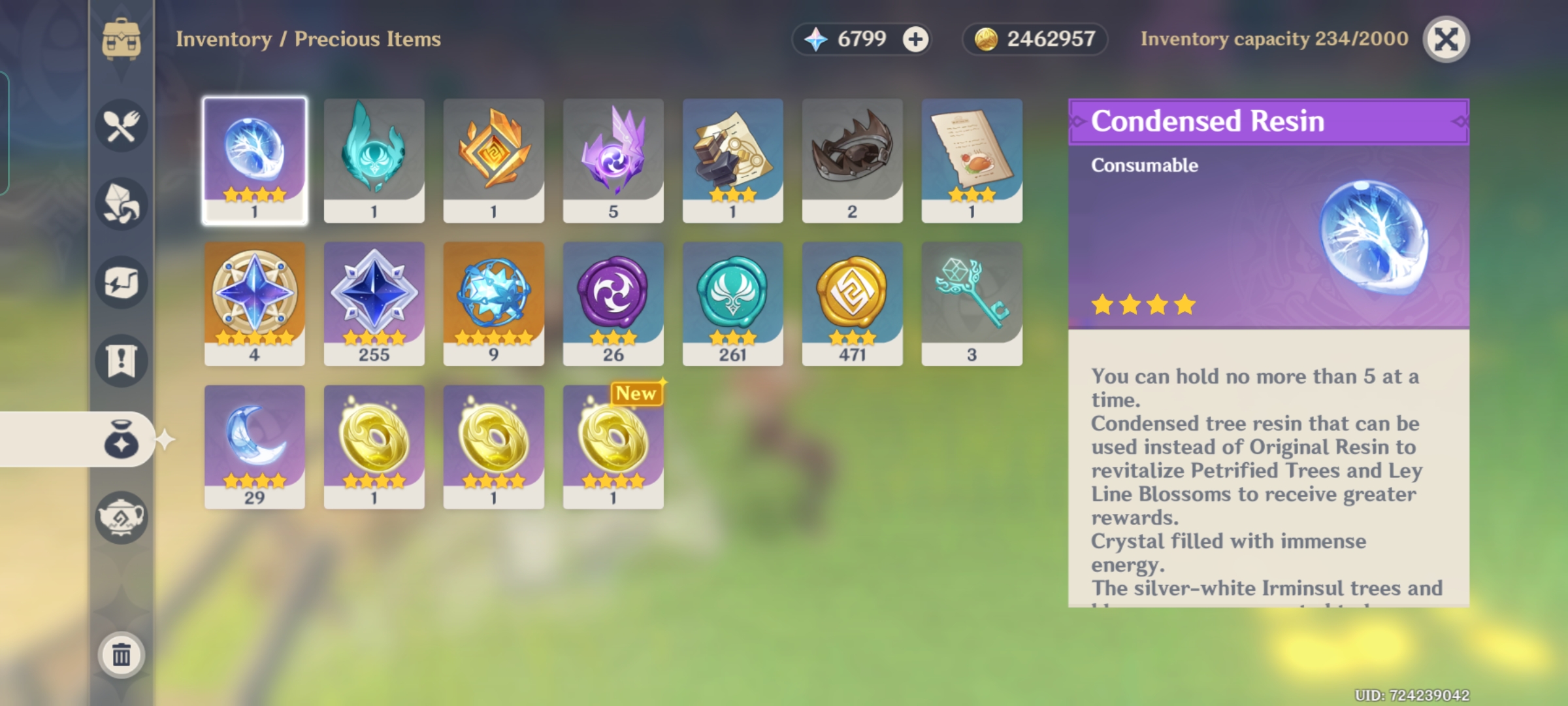Click the Primogem icon in the counter
The width and height of the screenshot is (1568, 706).
coord(815,39)
